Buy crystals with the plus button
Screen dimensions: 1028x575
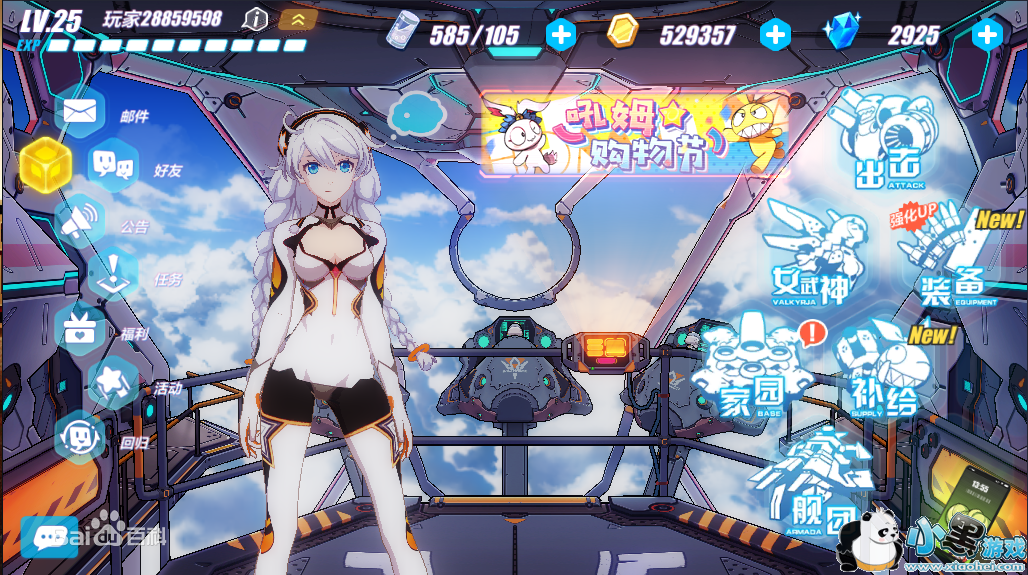click(x=988, y=35)
